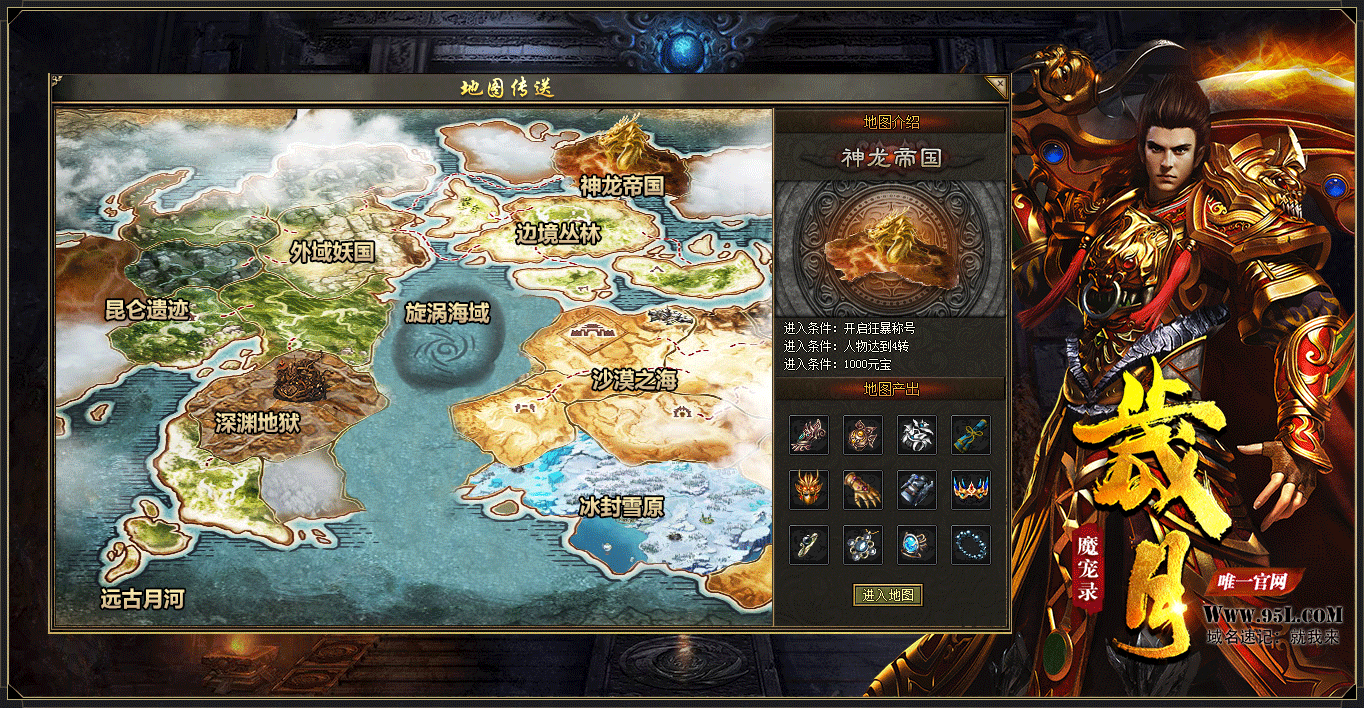Inspect the golden clawed gauntlet item
This screenshot has width=1364, height=708.
pyautogui.click(x=862, y=490)
